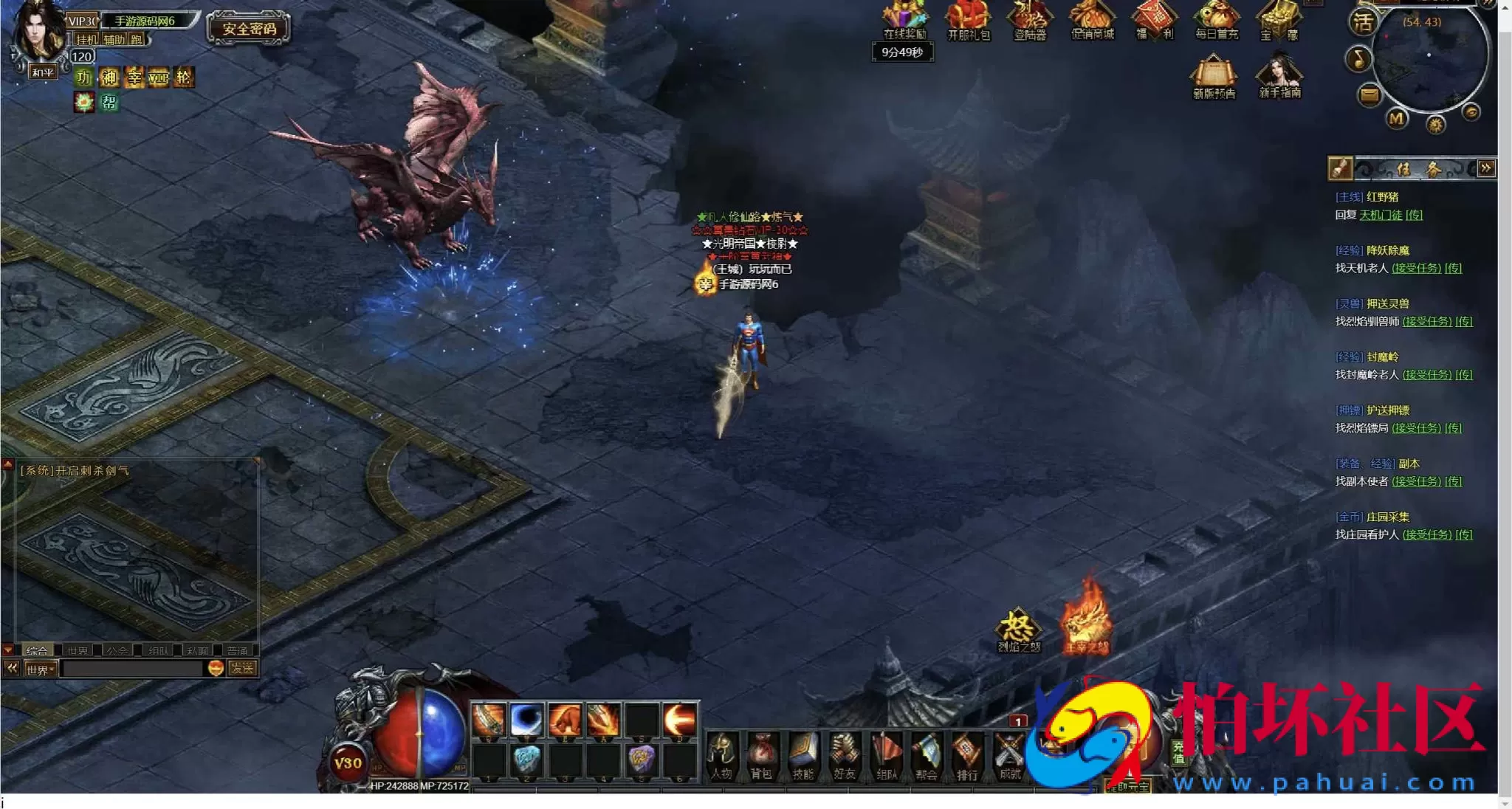Image resolution: width=1512 pixels, height=809 pixels.
Task: Switch chat to the 公会 guild tab
Action: (117, 650)
